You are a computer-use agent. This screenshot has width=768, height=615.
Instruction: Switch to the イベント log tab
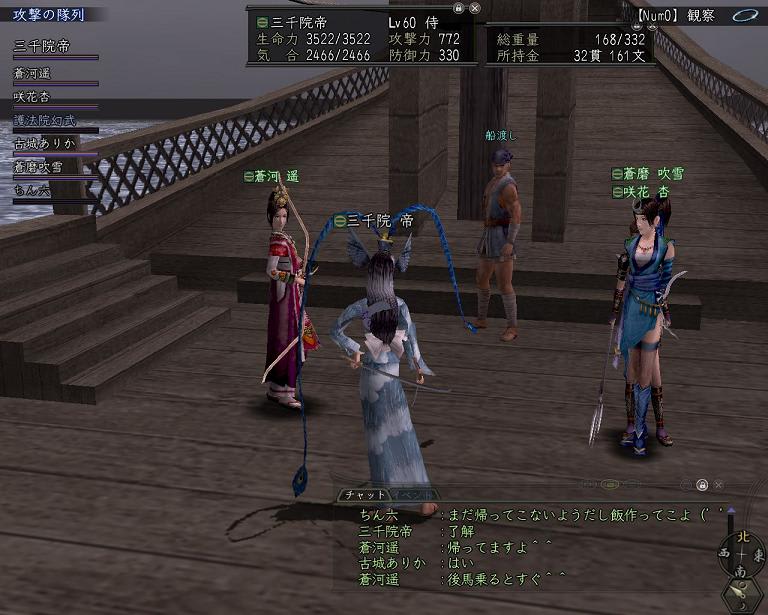click(413, 495)
